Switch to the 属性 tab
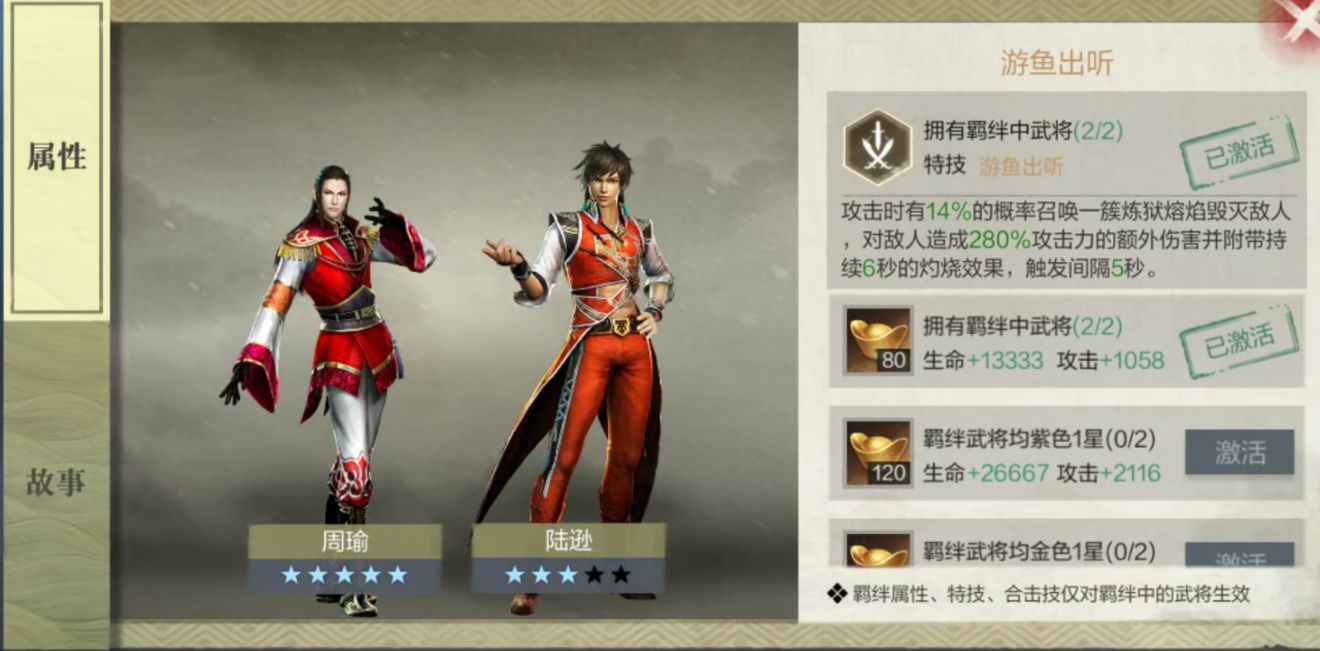This screenshot has width=1320, height=651. pyautogui.click(x=56, y=158)
